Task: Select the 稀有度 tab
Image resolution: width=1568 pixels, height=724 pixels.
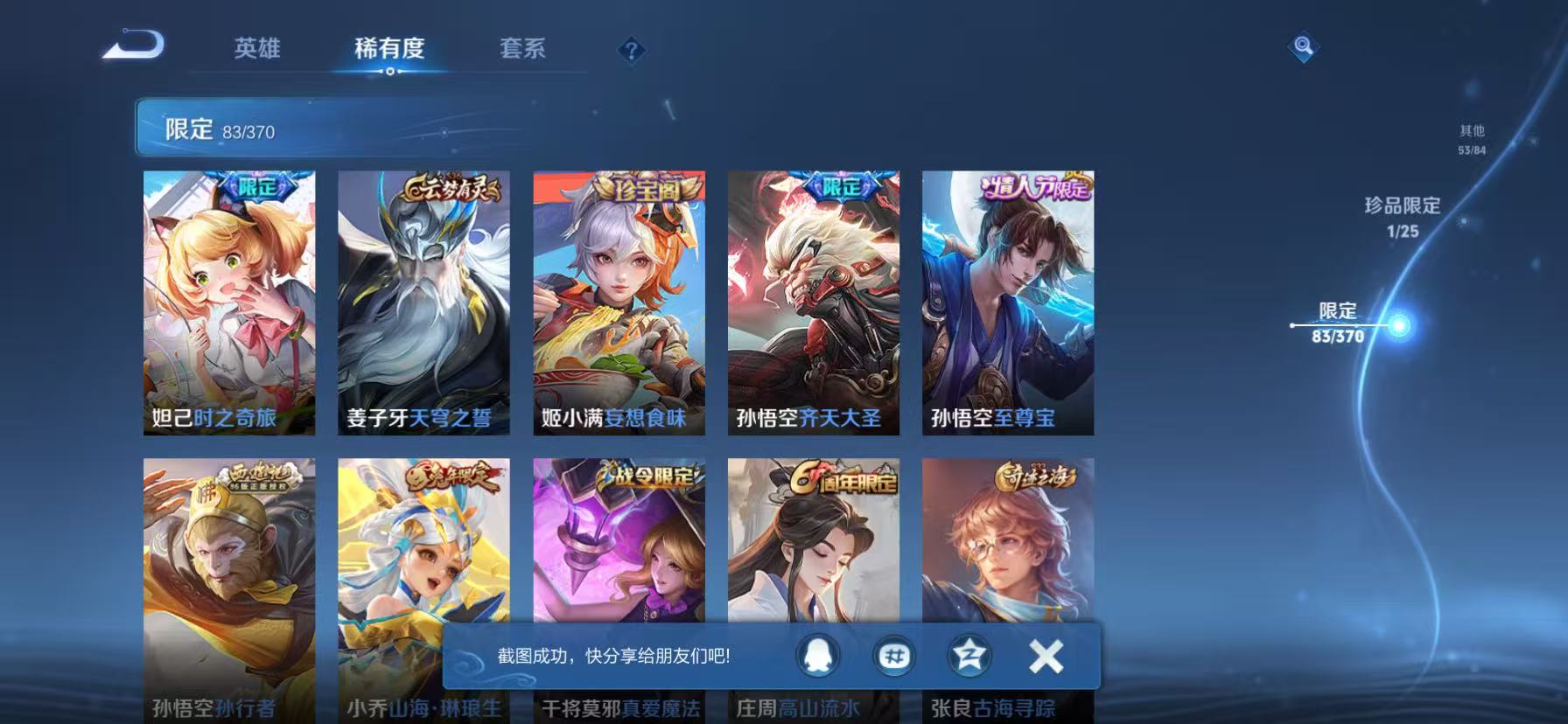Action: coord(390,50)
